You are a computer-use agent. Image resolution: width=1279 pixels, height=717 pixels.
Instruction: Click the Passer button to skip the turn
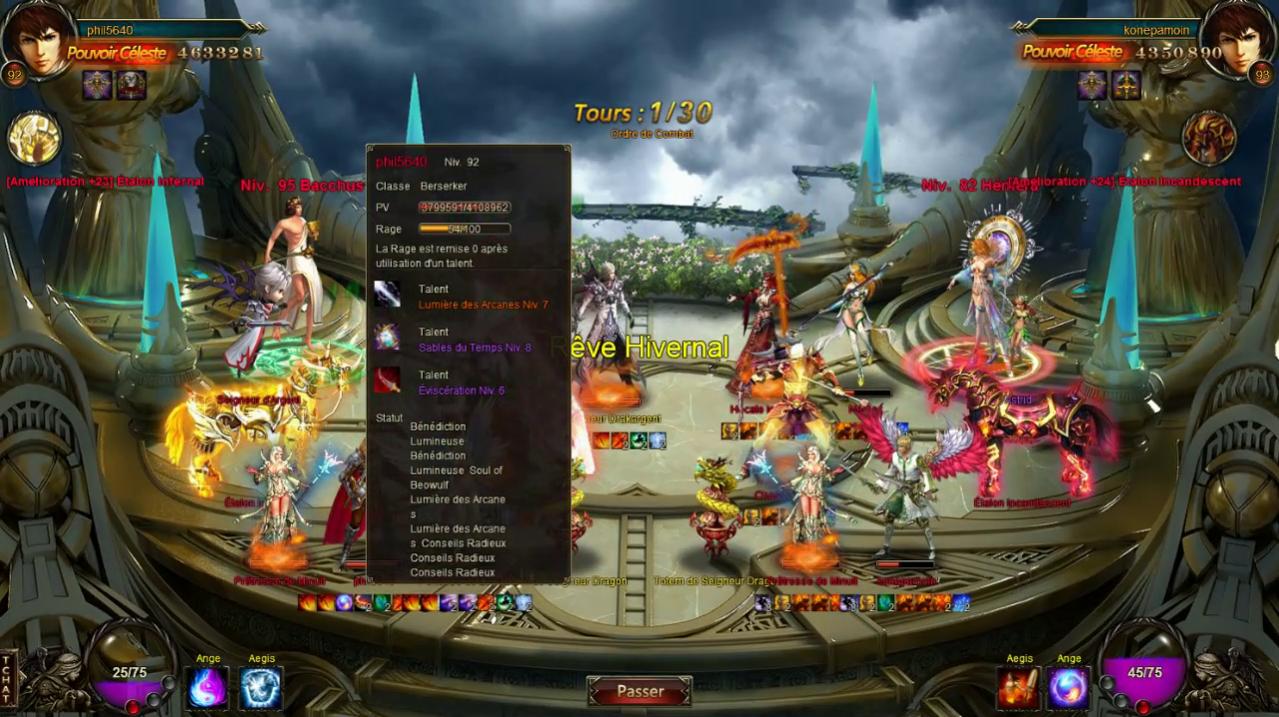639,691
